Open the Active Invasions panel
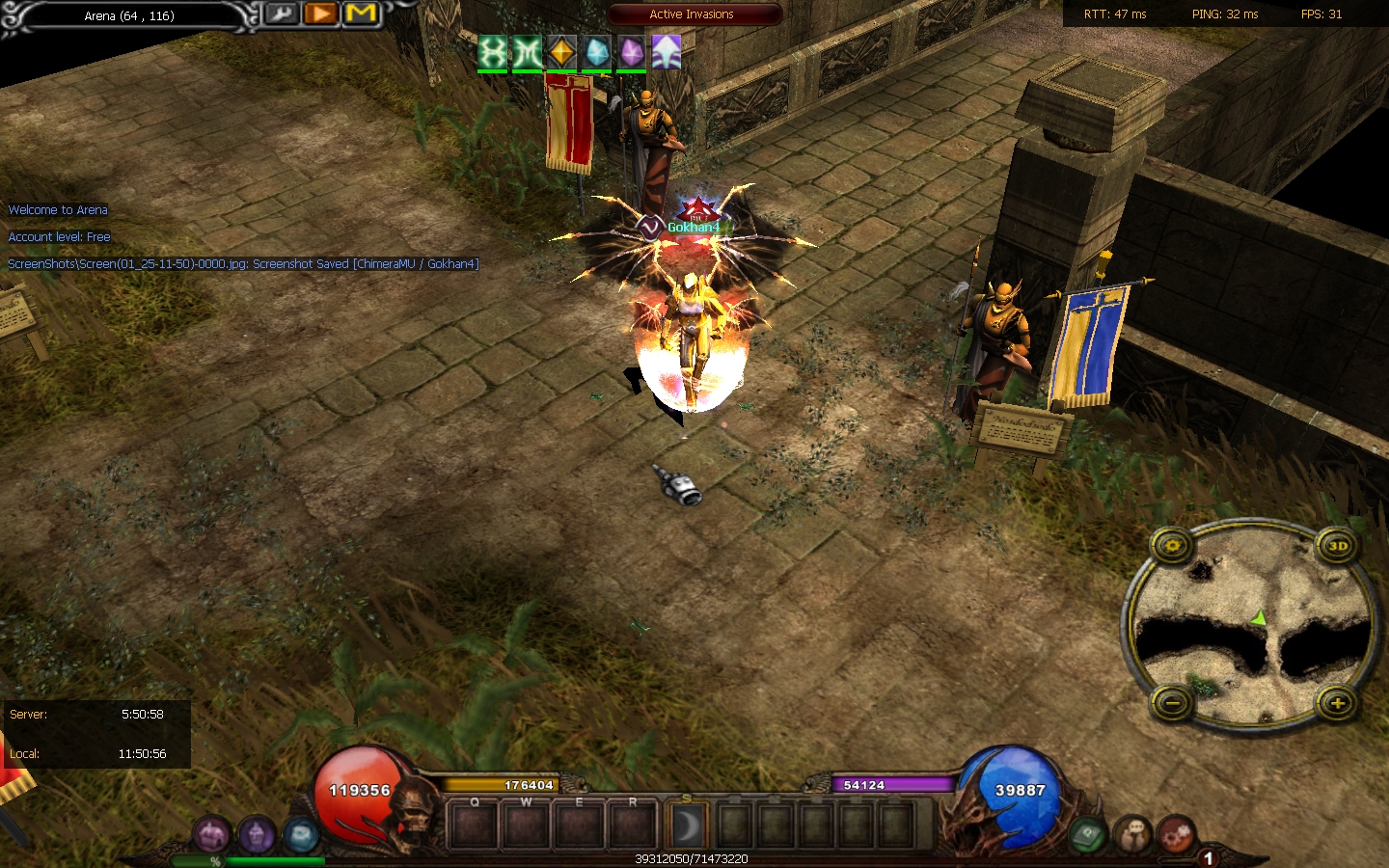Screen dimensions: 1389x868 point(692,14)
